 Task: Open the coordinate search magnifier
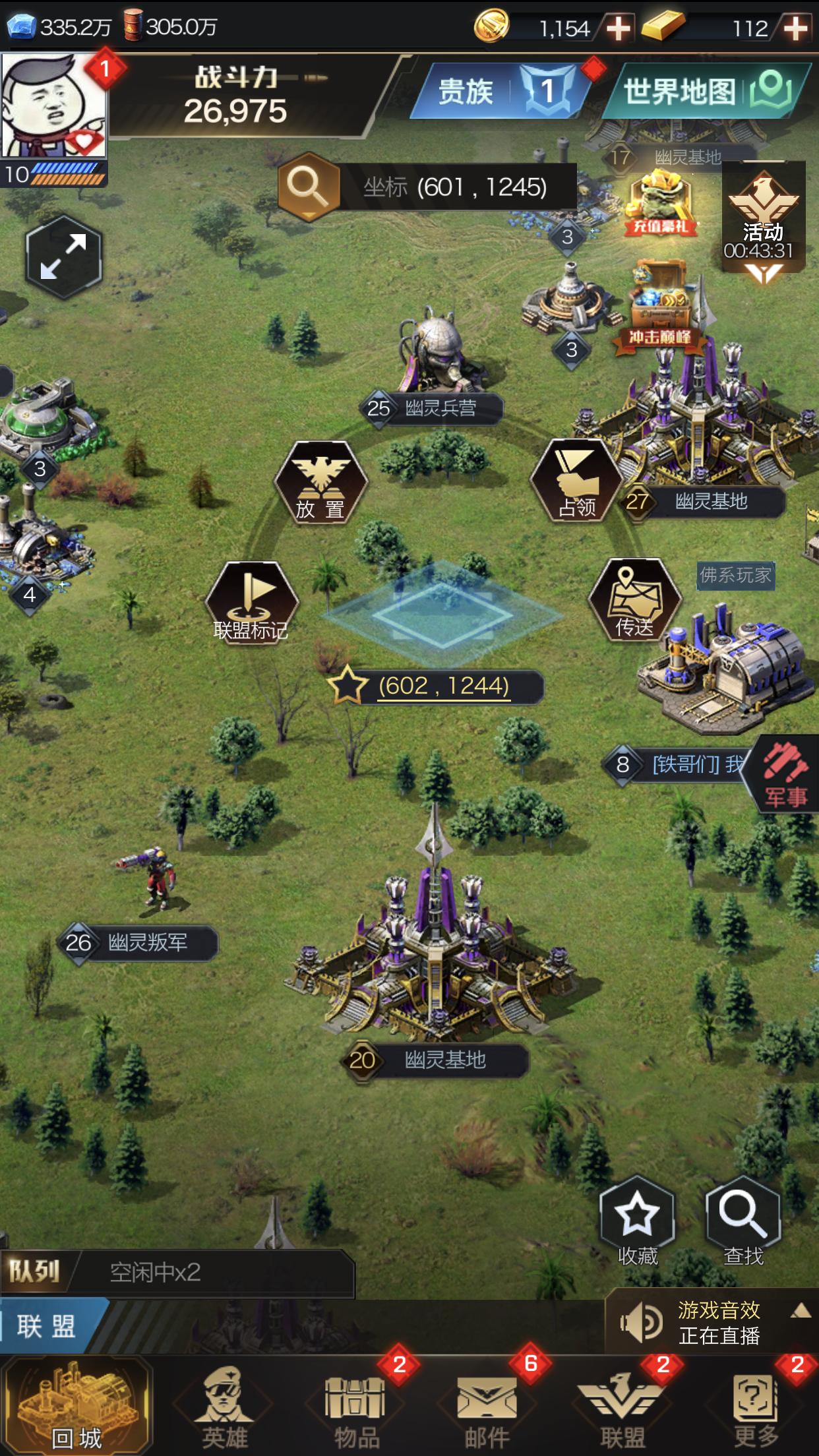[308, 187]
